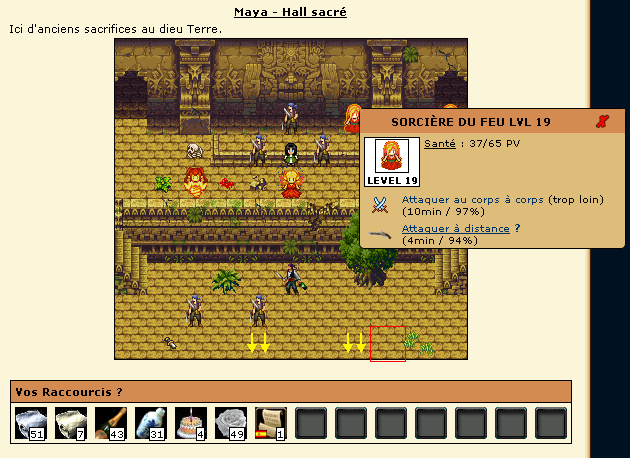Open the question mark help beside Attaquer à distance
The height and width of the screenshot is (458, 630).
tap(517, 228)
